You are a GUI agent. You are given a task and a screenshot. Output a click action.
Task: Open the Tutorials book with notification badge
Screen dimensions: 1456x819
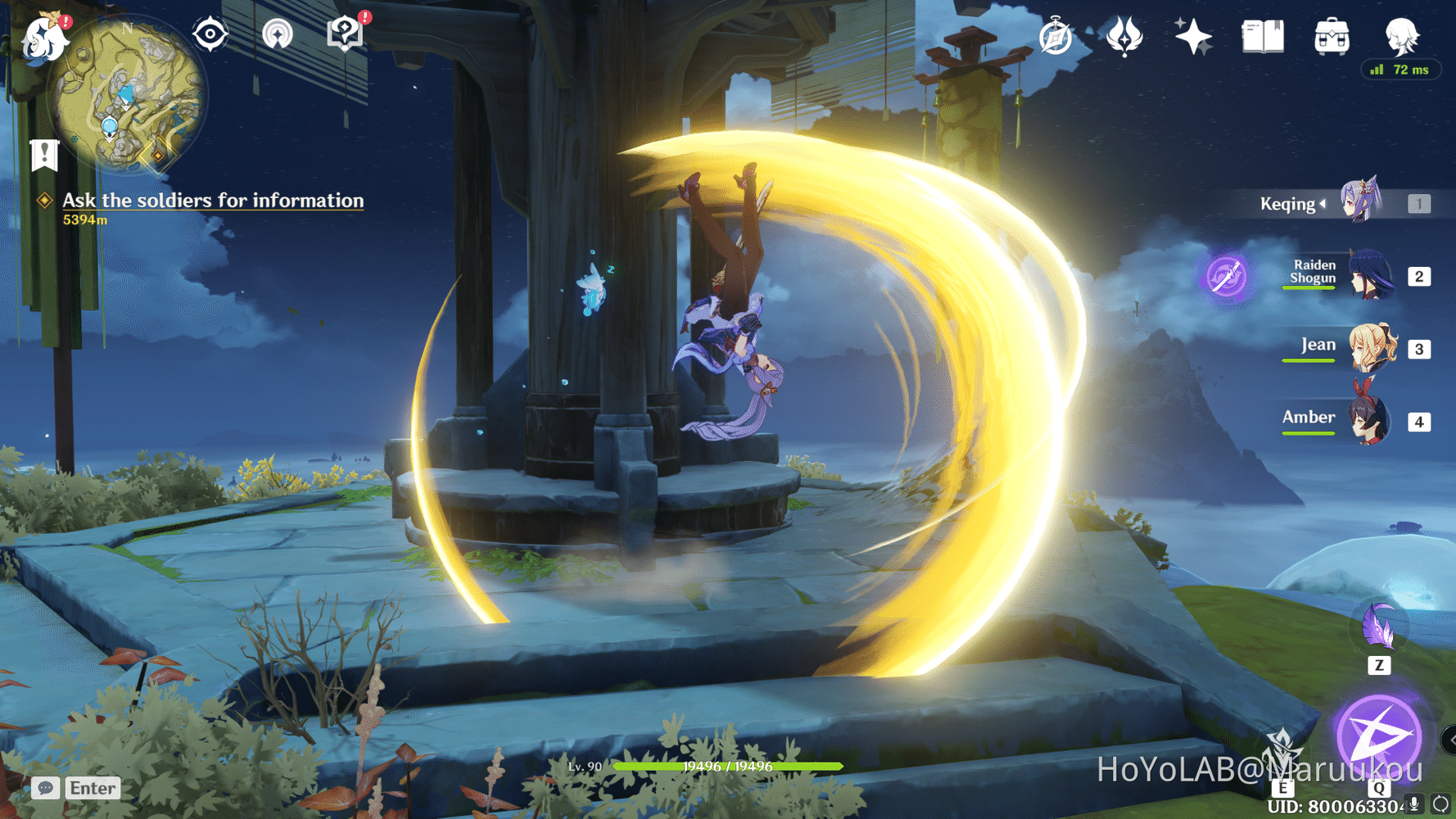coord(346,33)
